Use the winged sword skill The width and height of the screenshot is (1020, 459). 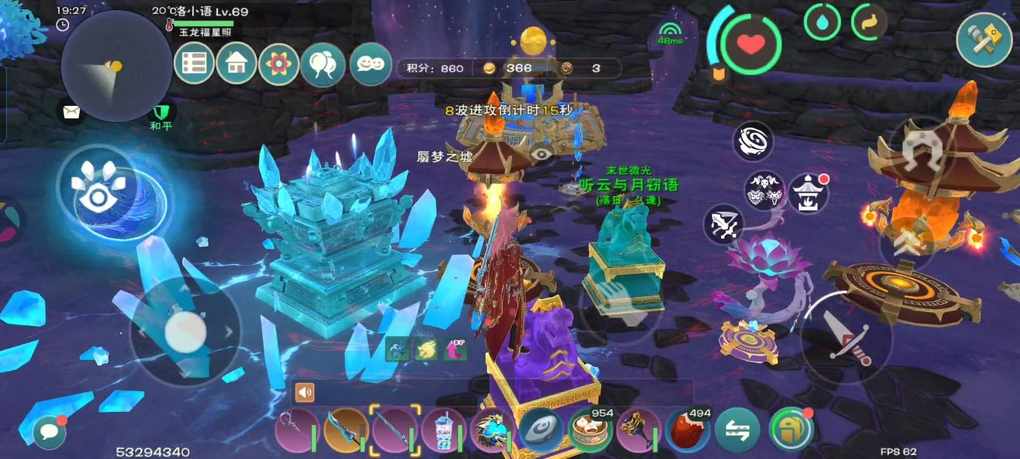coord(724,225)
